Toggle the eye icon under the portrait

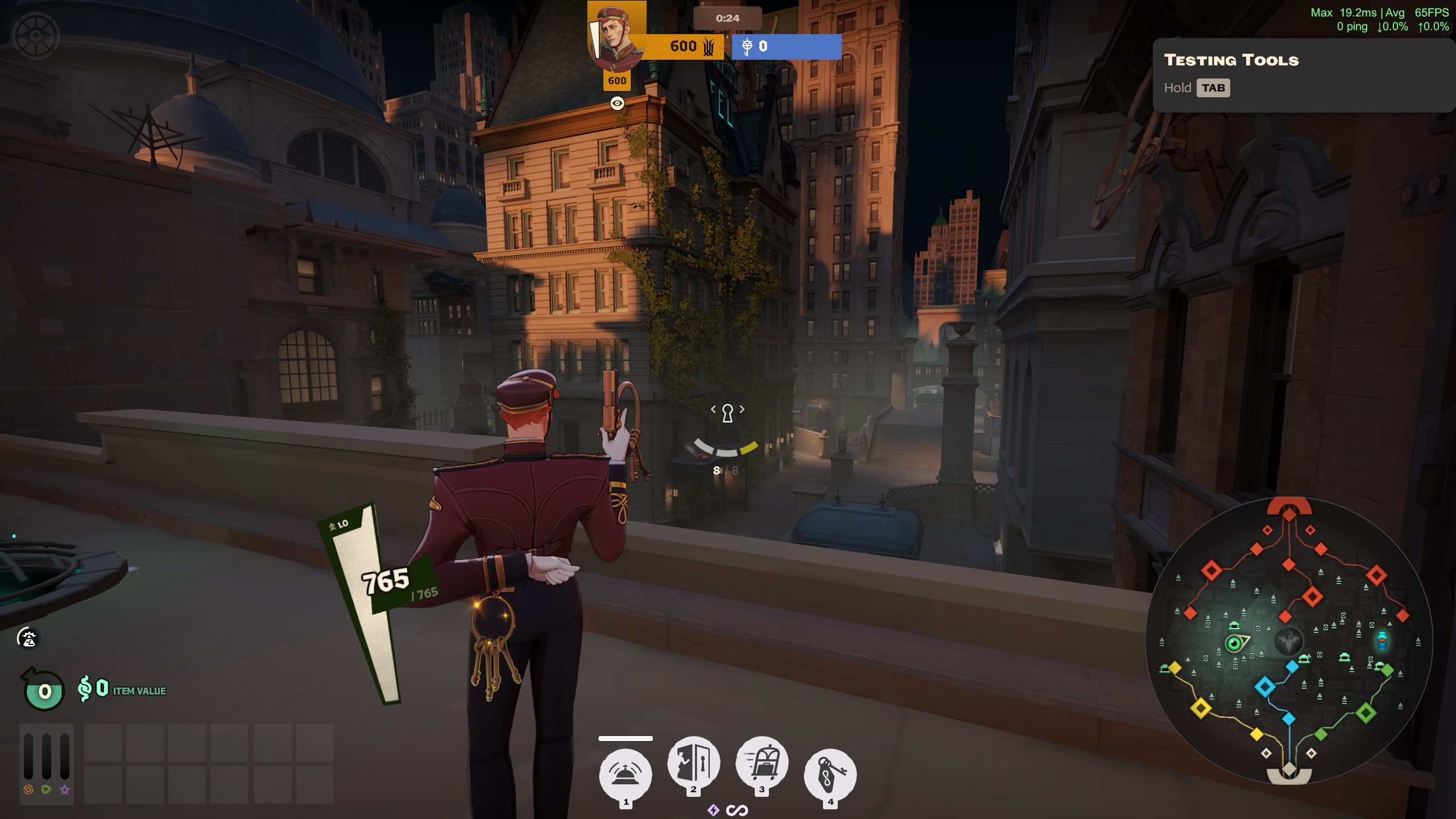click(x=617, y=103)
